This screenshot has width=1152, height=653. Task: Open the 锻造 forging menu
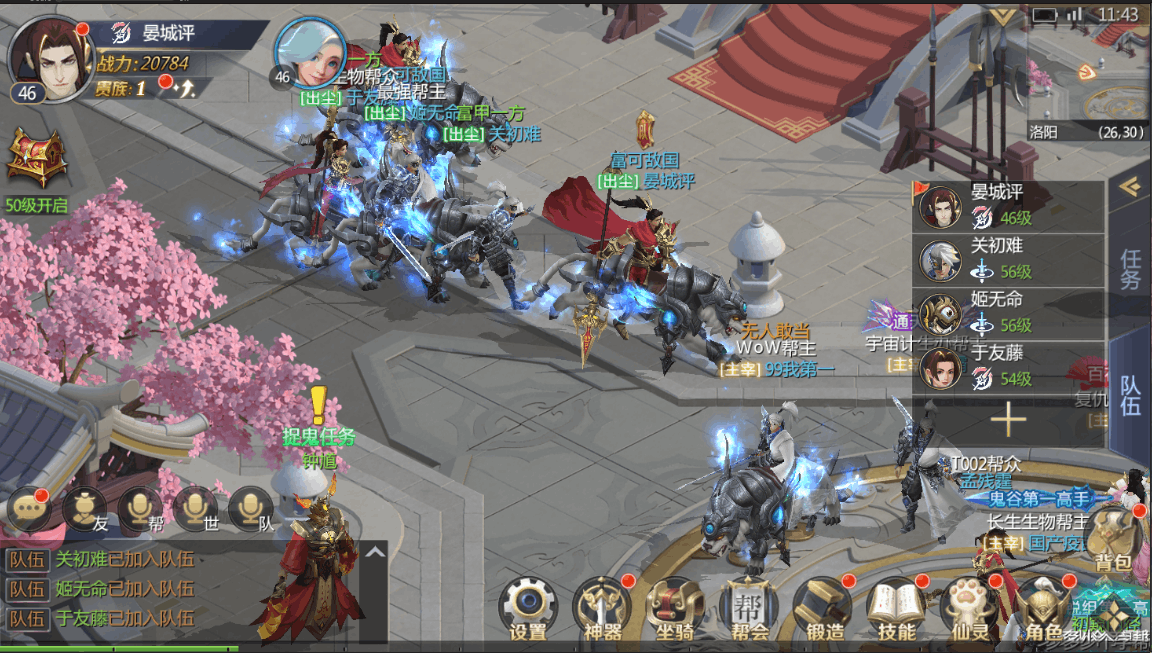coord(822,606)
